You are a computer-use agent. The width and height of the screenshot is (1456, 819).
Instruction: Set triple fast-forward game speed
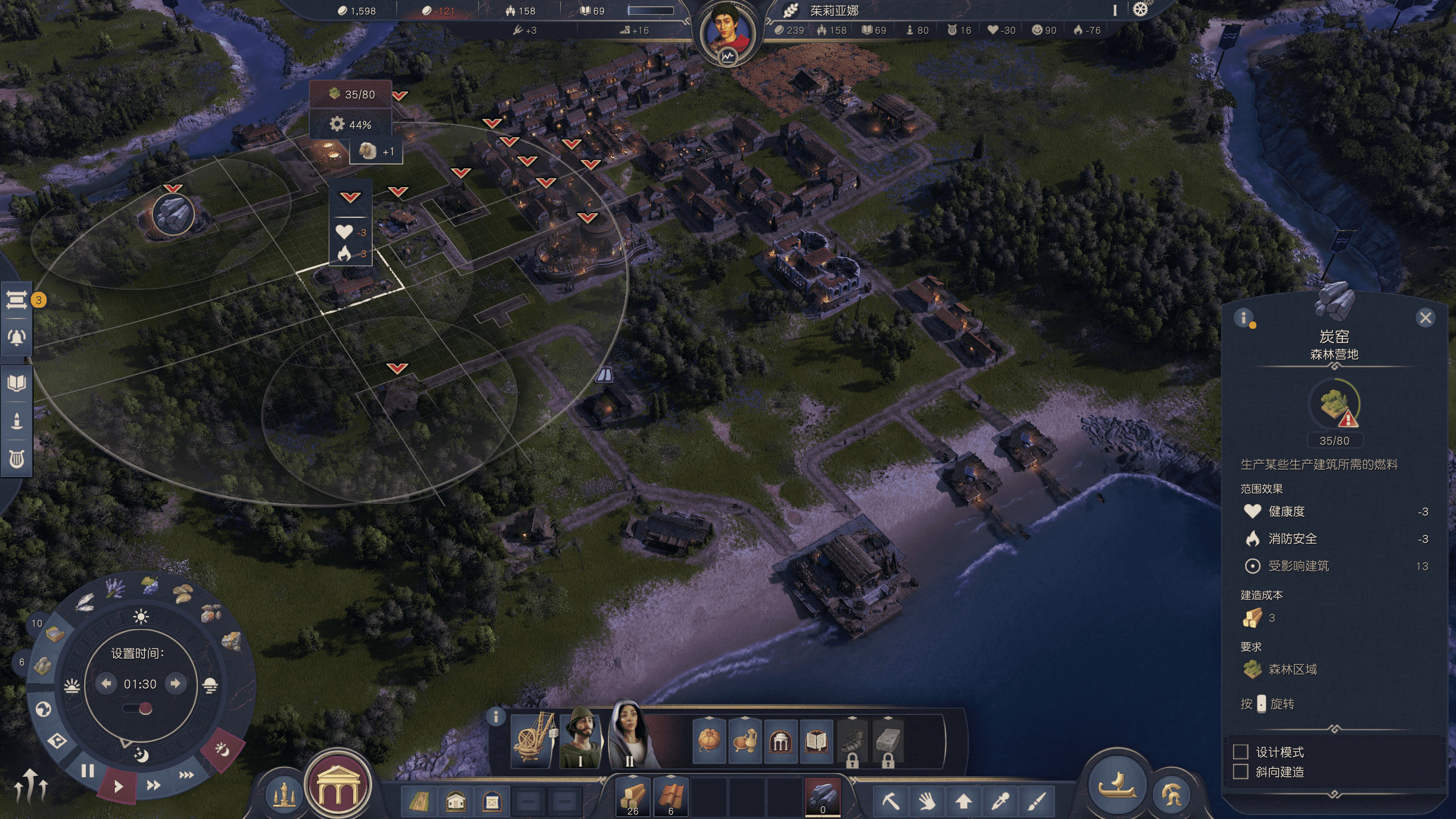click(187, 775)
